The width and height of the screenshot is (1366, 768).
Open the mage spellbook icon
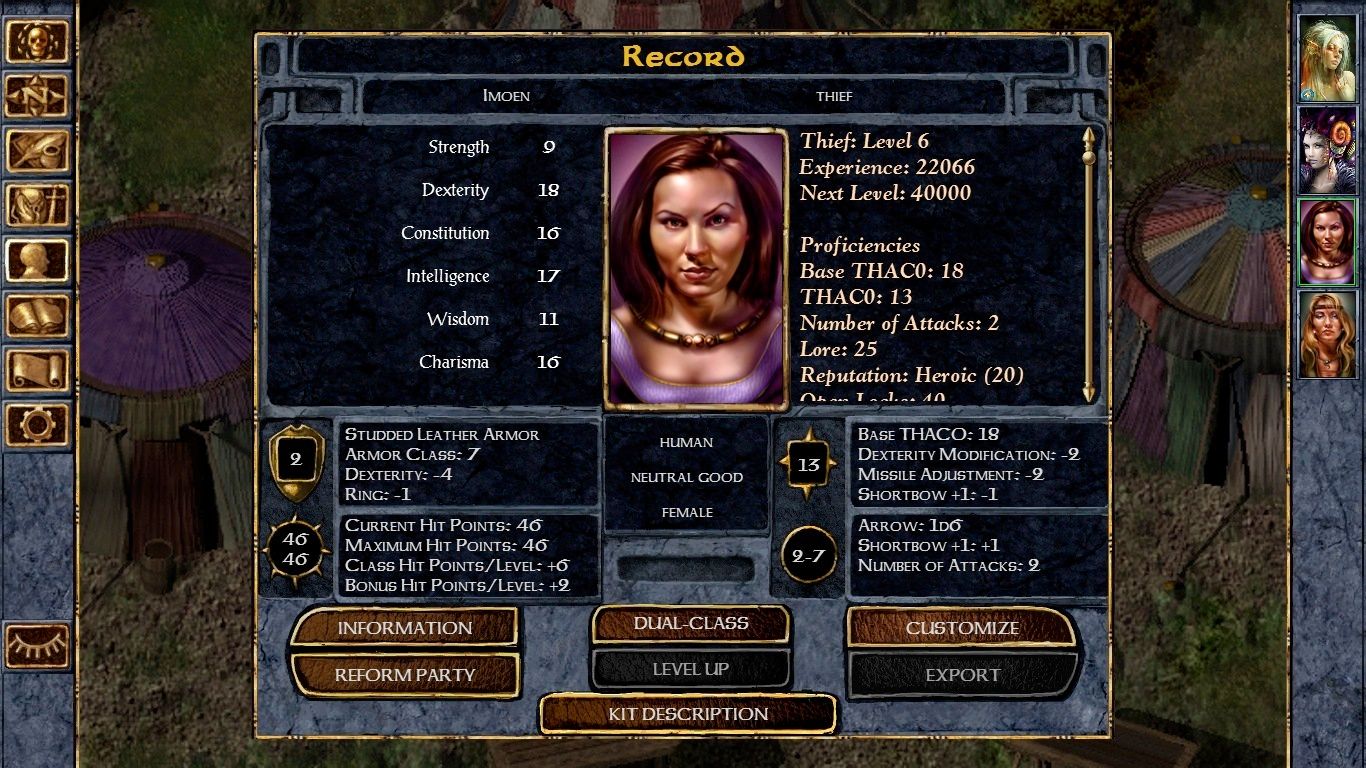(38, 316)
